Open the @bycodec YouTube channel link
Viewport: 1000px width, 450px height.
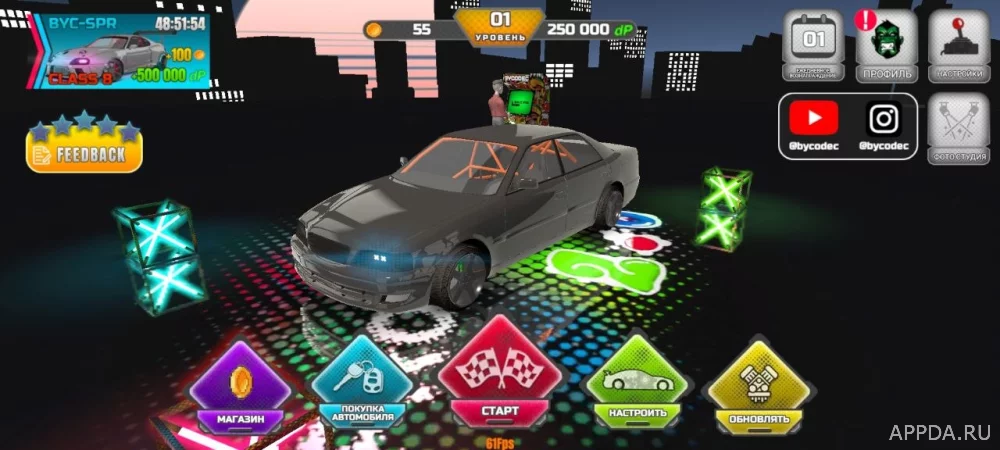(x=813, y=126)
